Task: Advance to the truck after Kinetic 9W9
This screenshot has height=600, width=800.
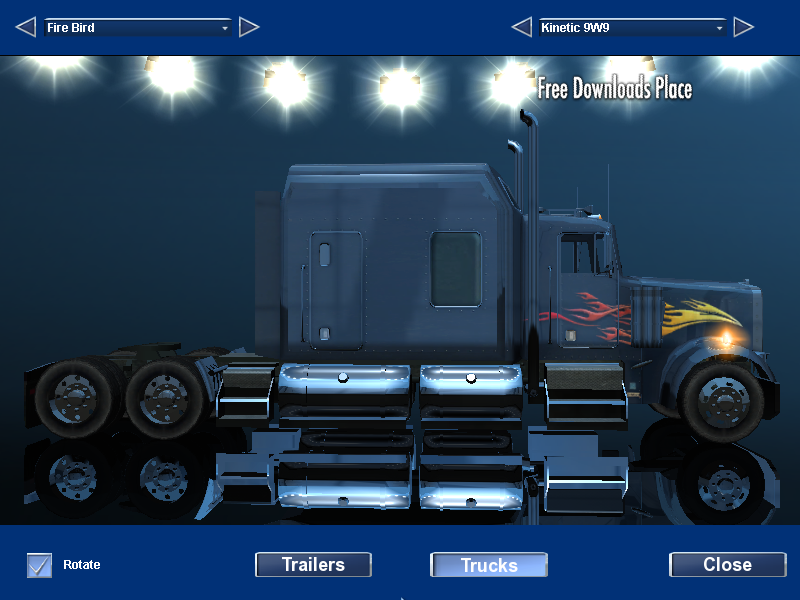Action: pos(743,27)
